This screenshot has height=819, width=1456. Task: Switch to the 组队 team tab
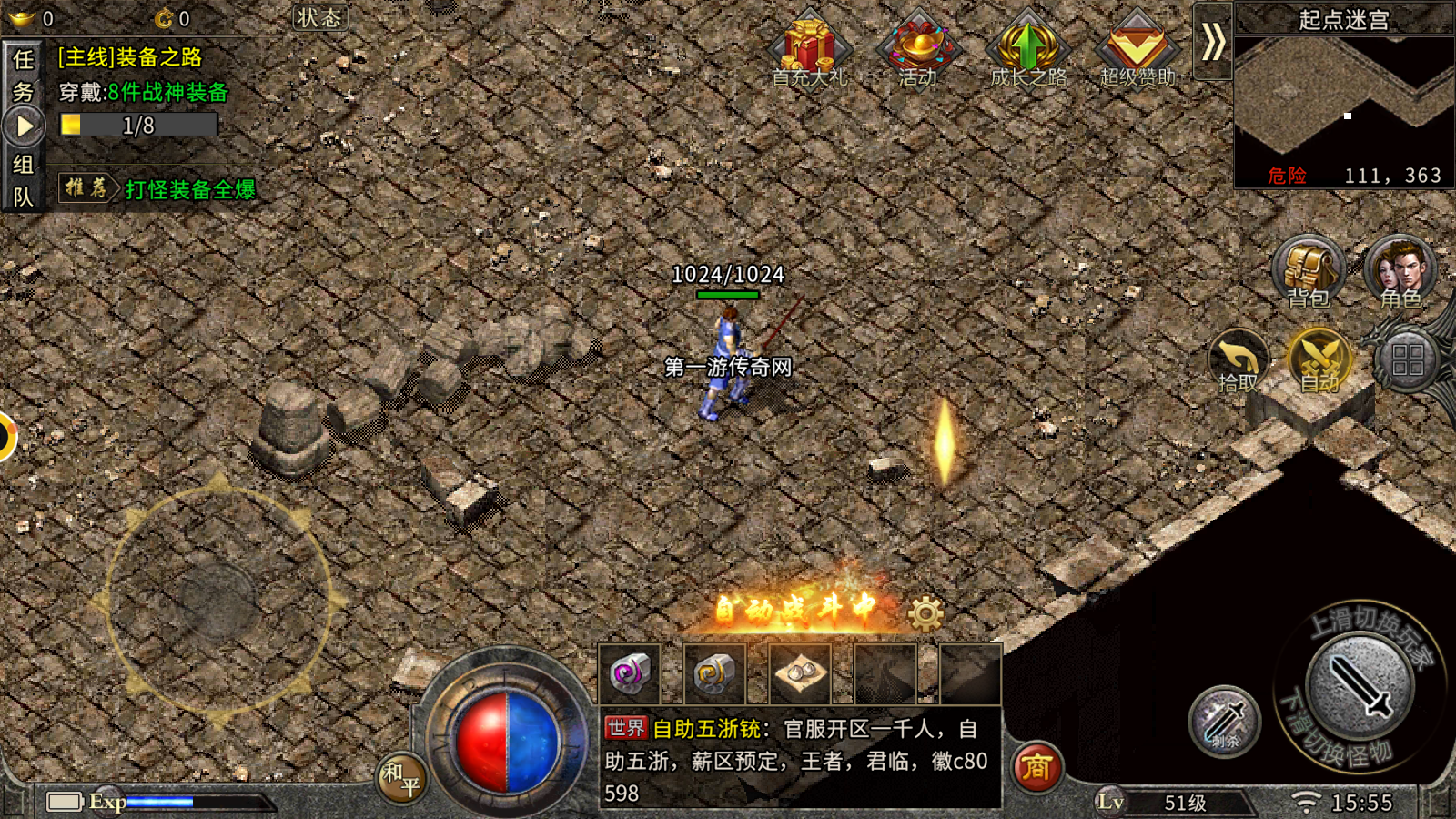(x=23, y=179)
